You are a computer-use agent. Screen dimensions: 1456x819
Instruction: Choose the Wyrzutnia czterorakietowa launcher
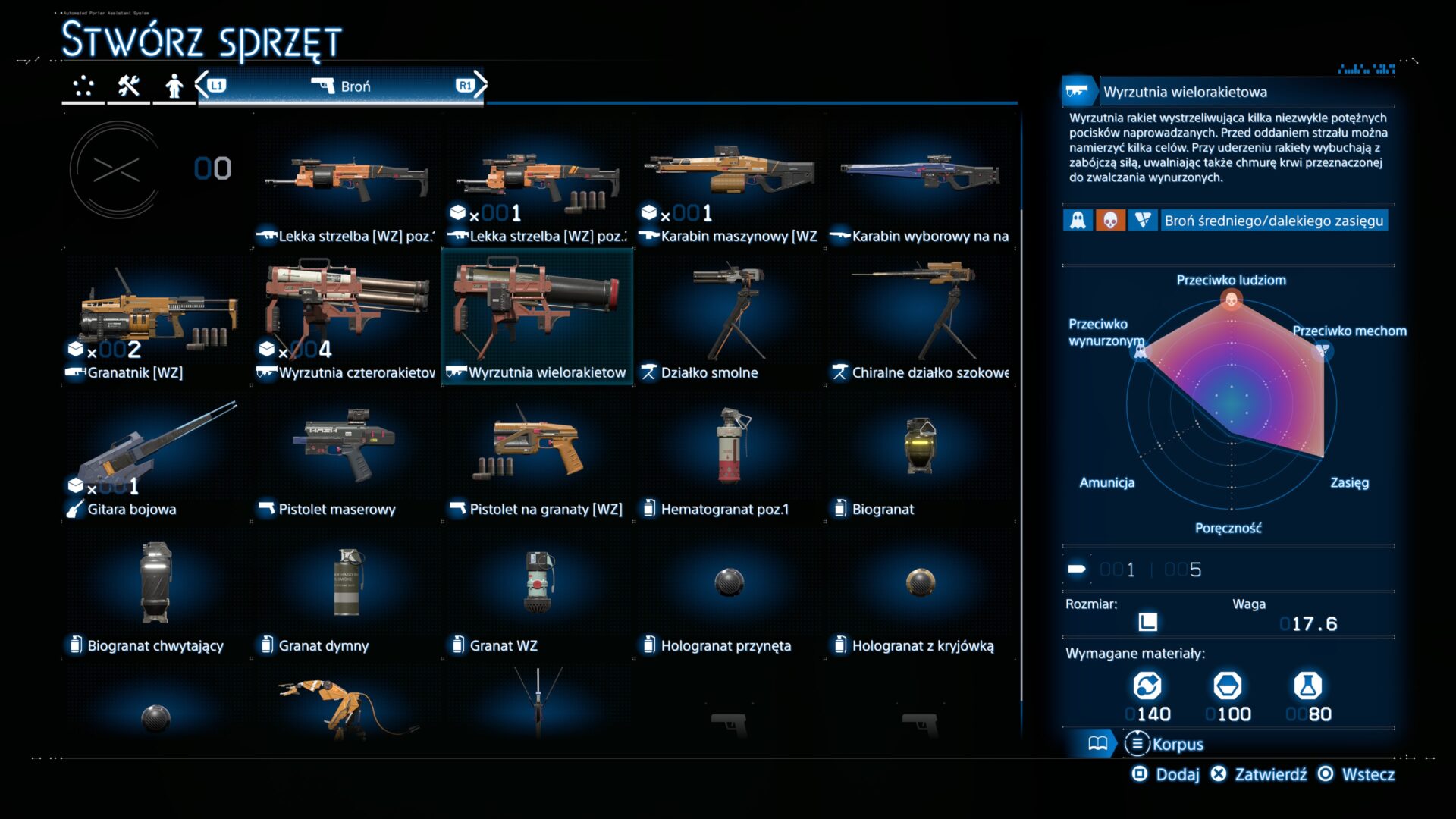coord(348,321)
